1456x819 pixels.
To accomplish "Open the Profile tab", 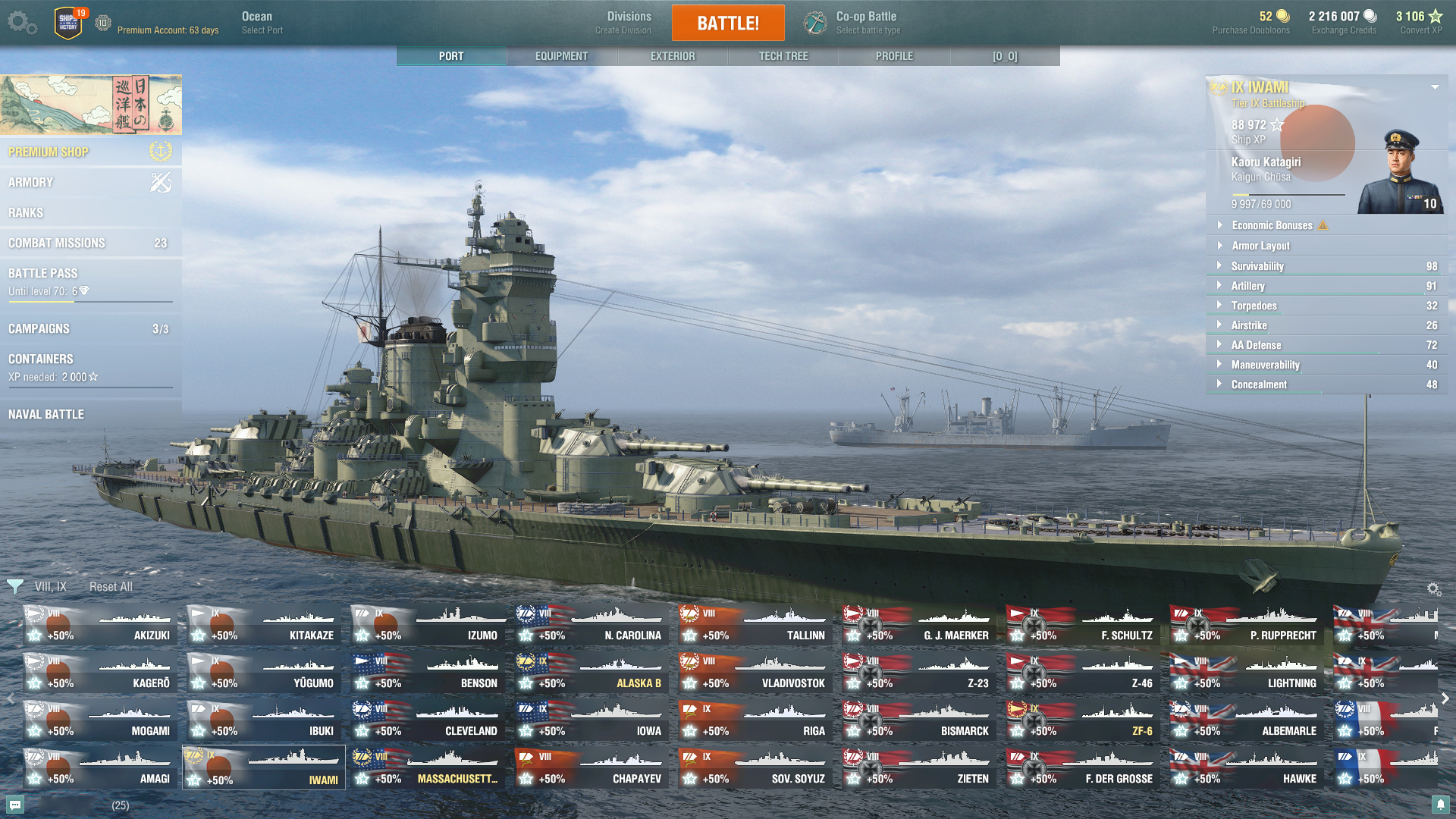I will [x=894, y=56].
